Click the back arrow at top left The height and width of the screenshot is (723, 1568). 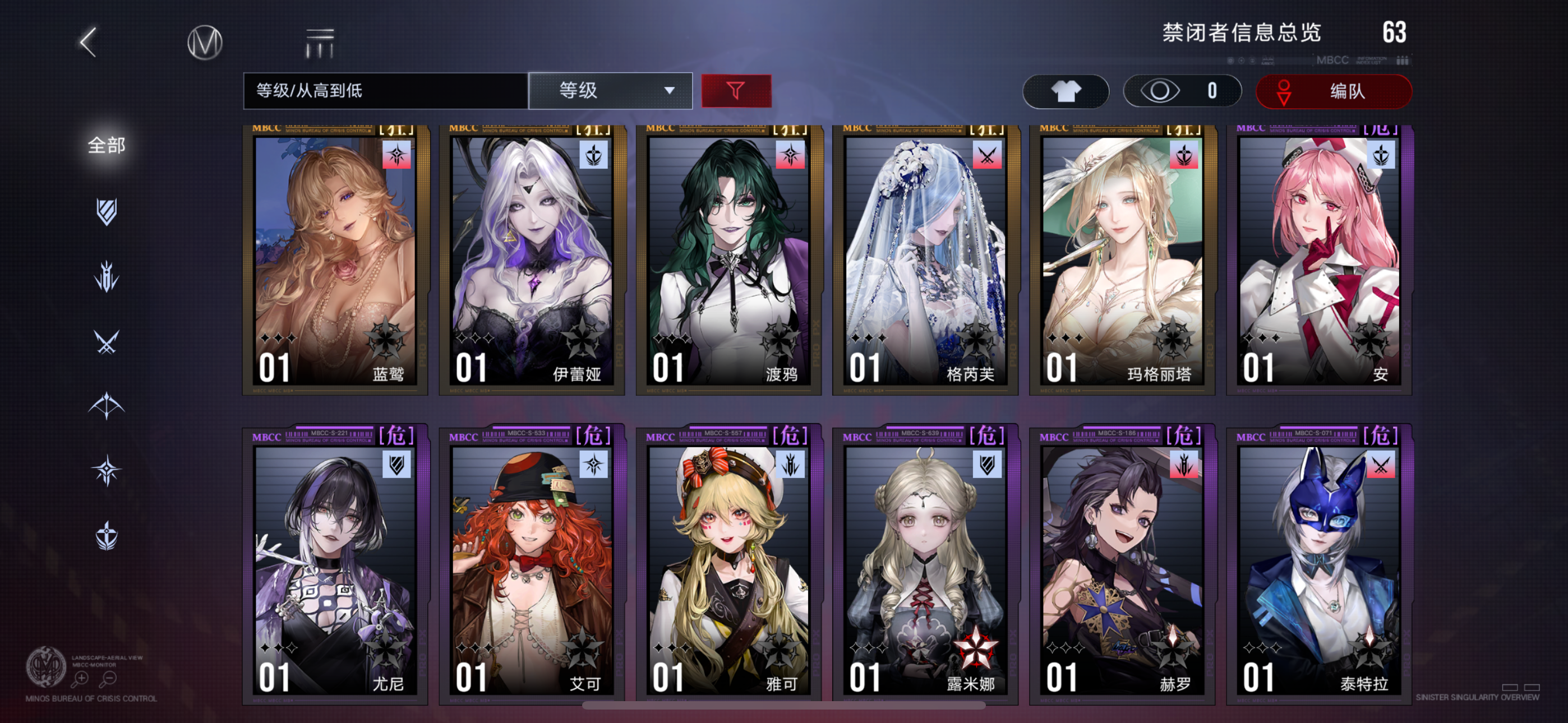(88, 43)
